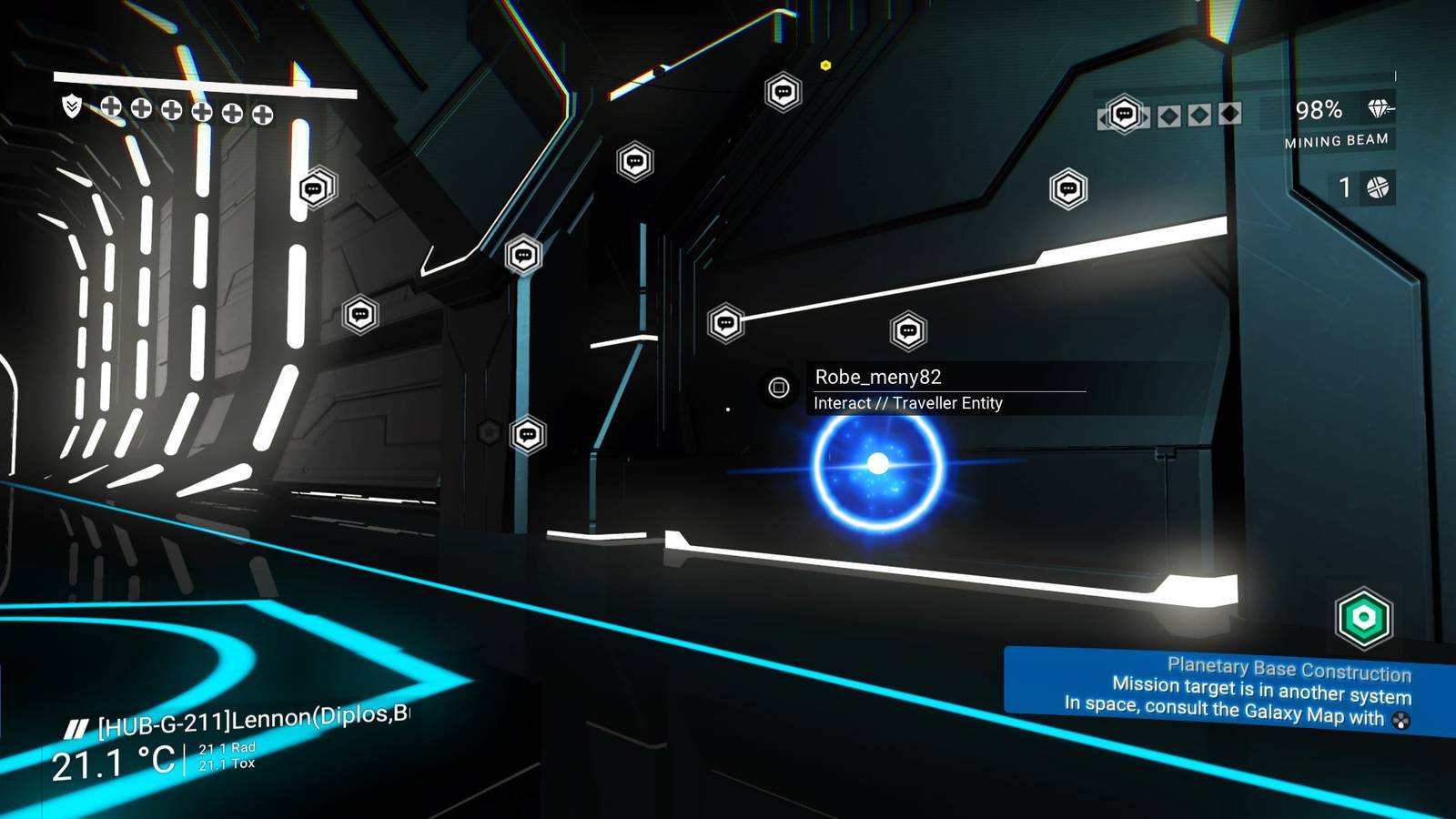
Task: Click the hexagonal chat marker near the left wall
Action: [314, 189]
